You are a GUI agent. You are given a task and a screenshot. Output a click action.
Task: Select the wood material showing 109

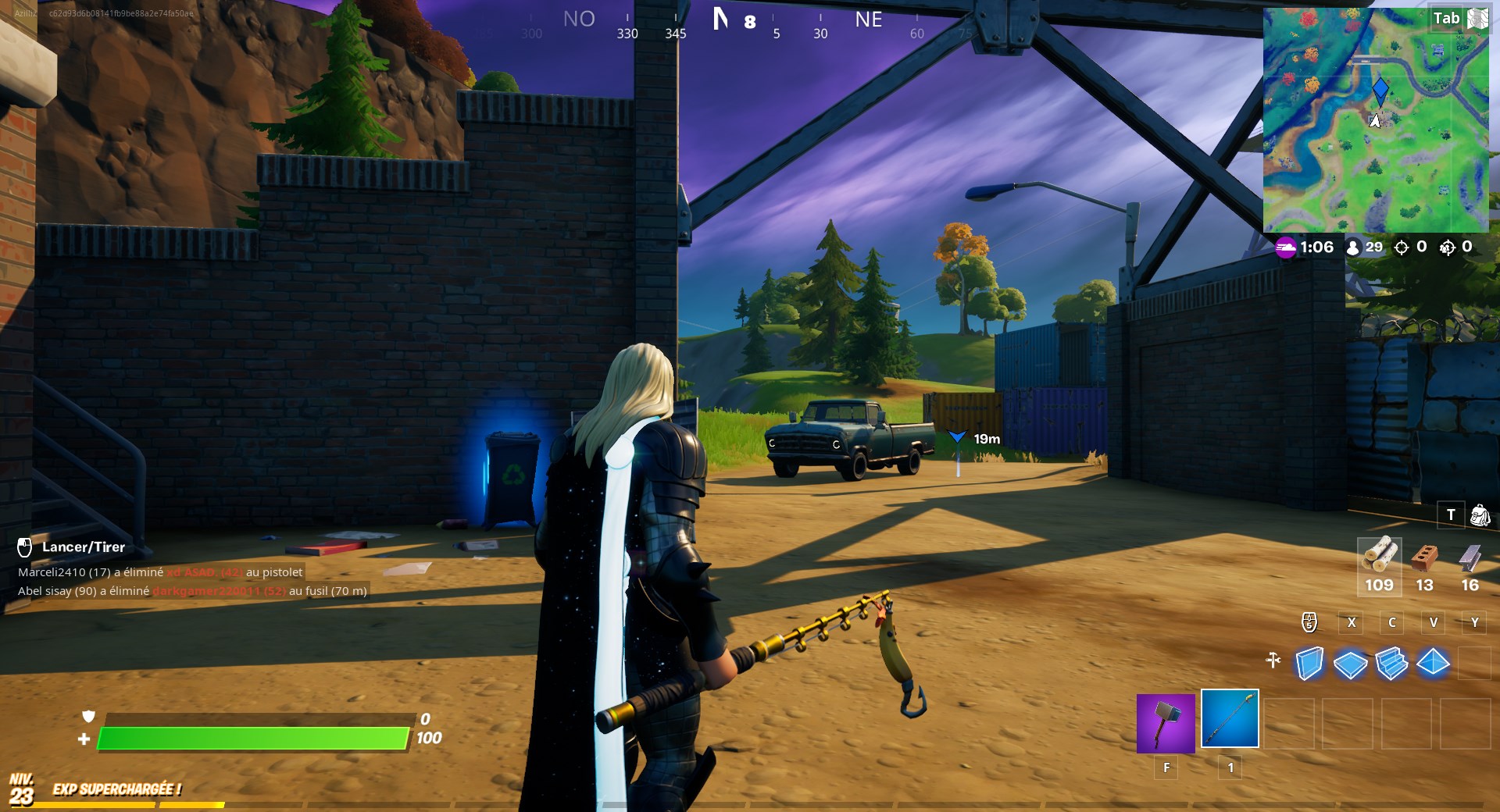[1379, 562]
